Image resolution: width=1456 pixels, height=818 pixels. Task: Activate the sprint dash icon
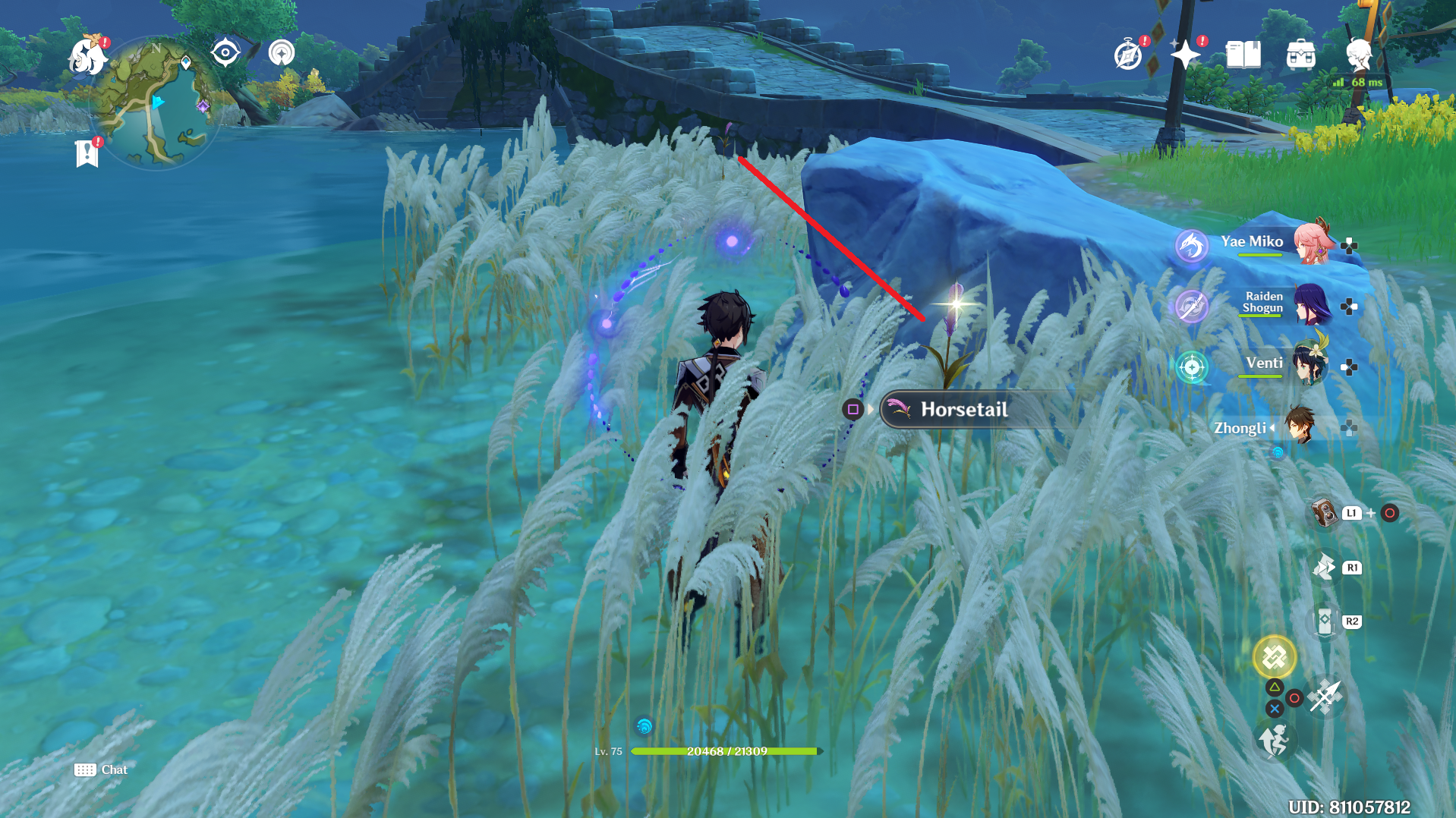pos(1274,740)
